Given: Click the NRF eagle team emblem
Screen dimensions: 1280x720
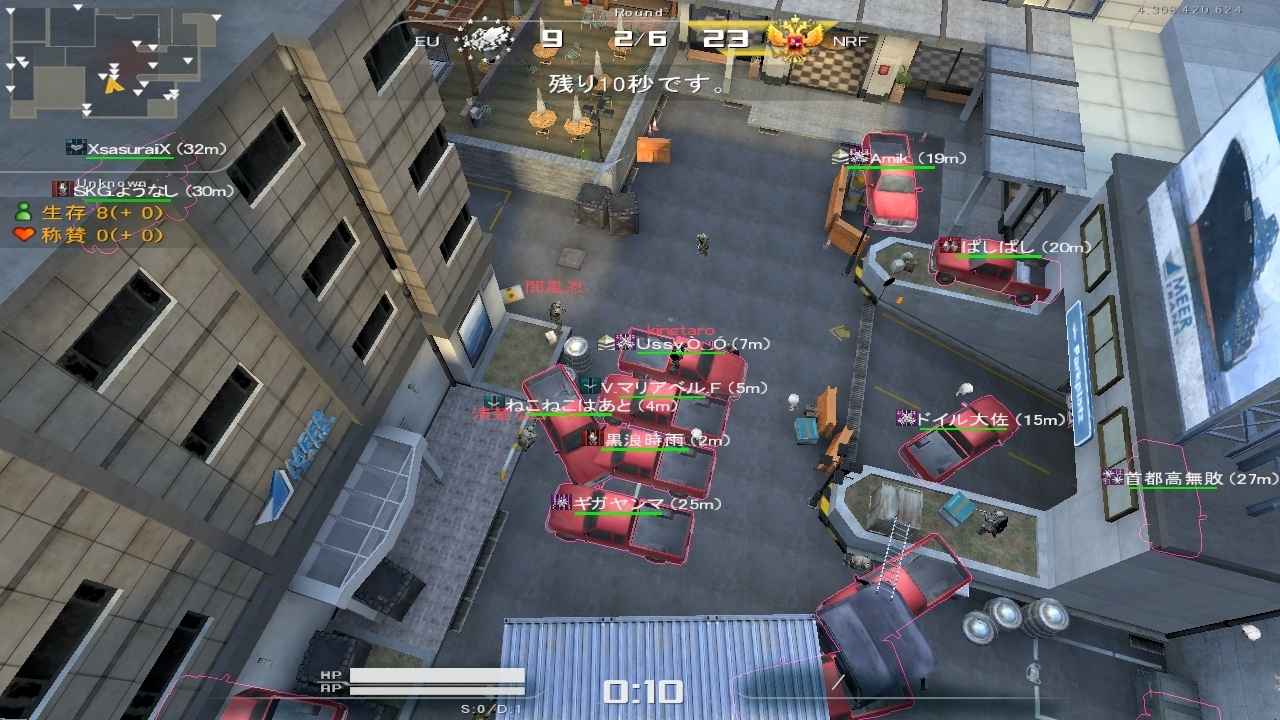Looking at the screenshot, I should (797, 41).
